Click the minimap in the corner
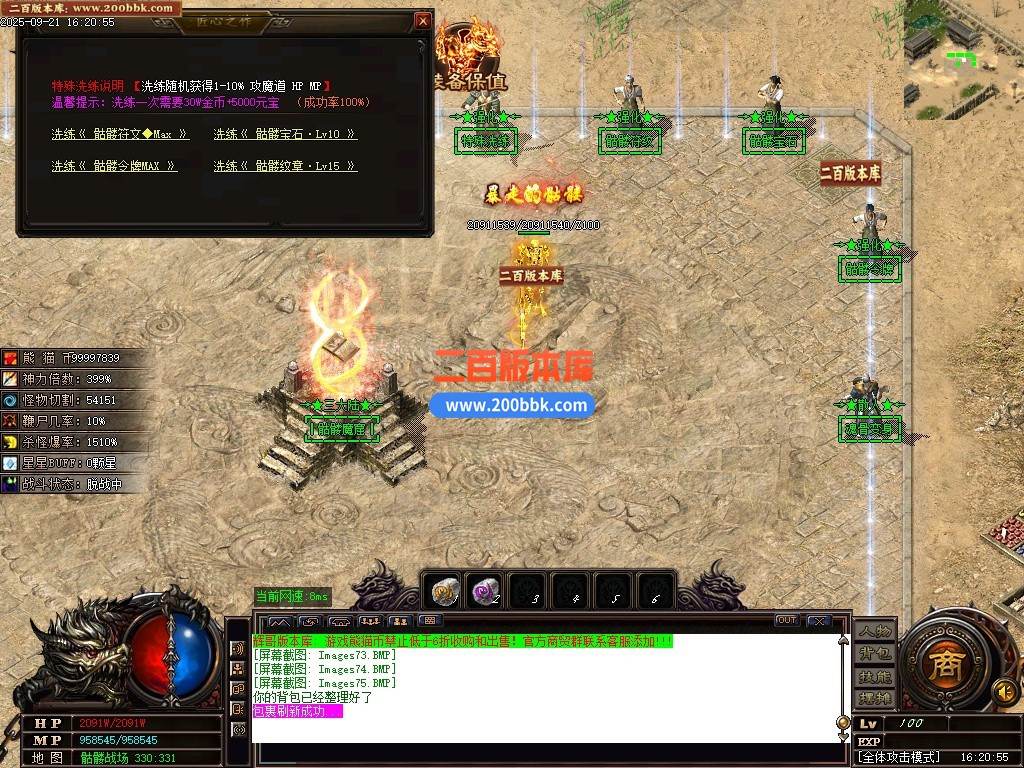 pyautogui.click(x=964, y=58)
